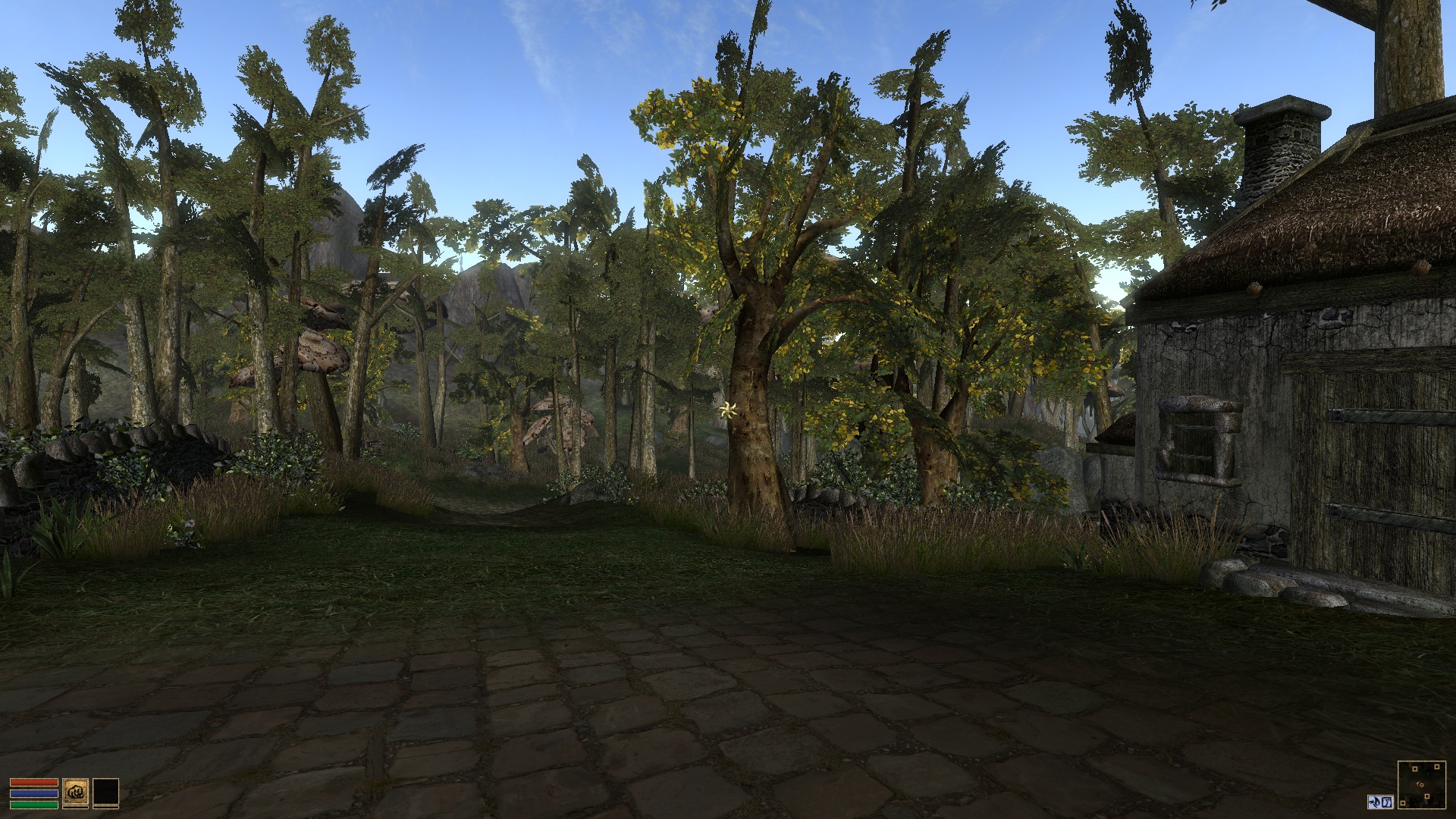The width and height of the screenshot is (1456, 819).
Task: Click the bar under the empty magic slot
Action: (x=105, y=808)
